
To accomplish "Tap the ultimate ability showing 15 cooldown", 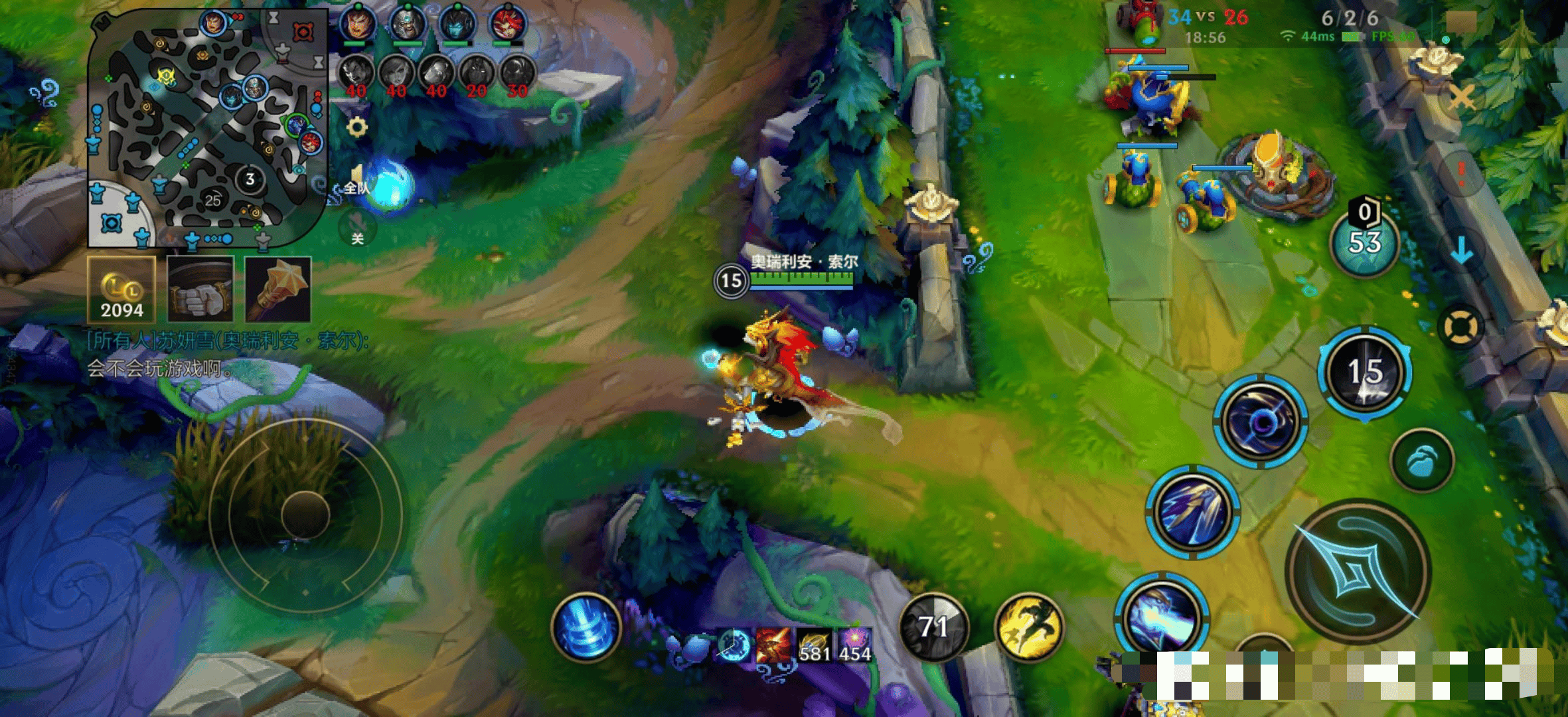I will click(x=1365, y=372).
